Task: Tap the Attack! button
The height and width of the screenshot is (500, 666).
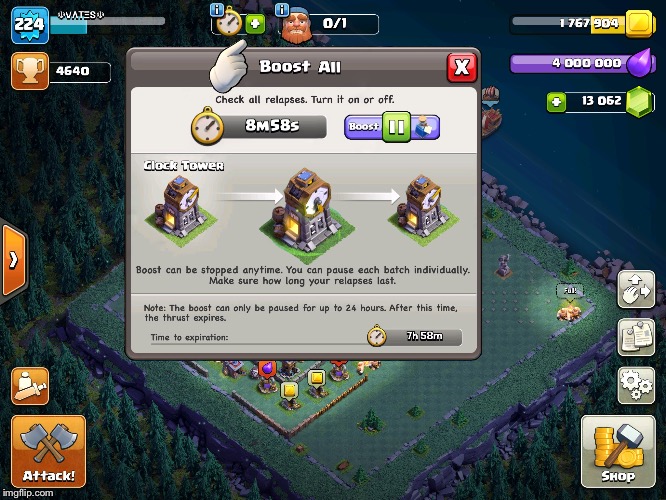Action: pyautogui.click(x=48, y=451)
